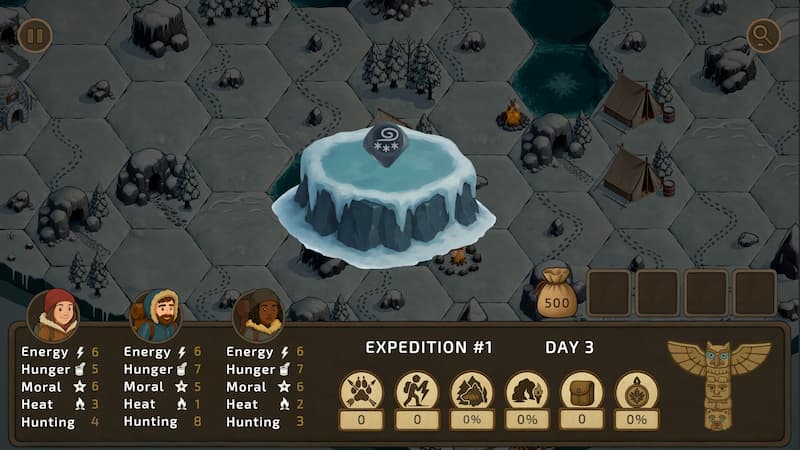Click the owl totem pole
The height and width of the screenshot is (450, 800).
pyautogui.click(x=718, y=382)
